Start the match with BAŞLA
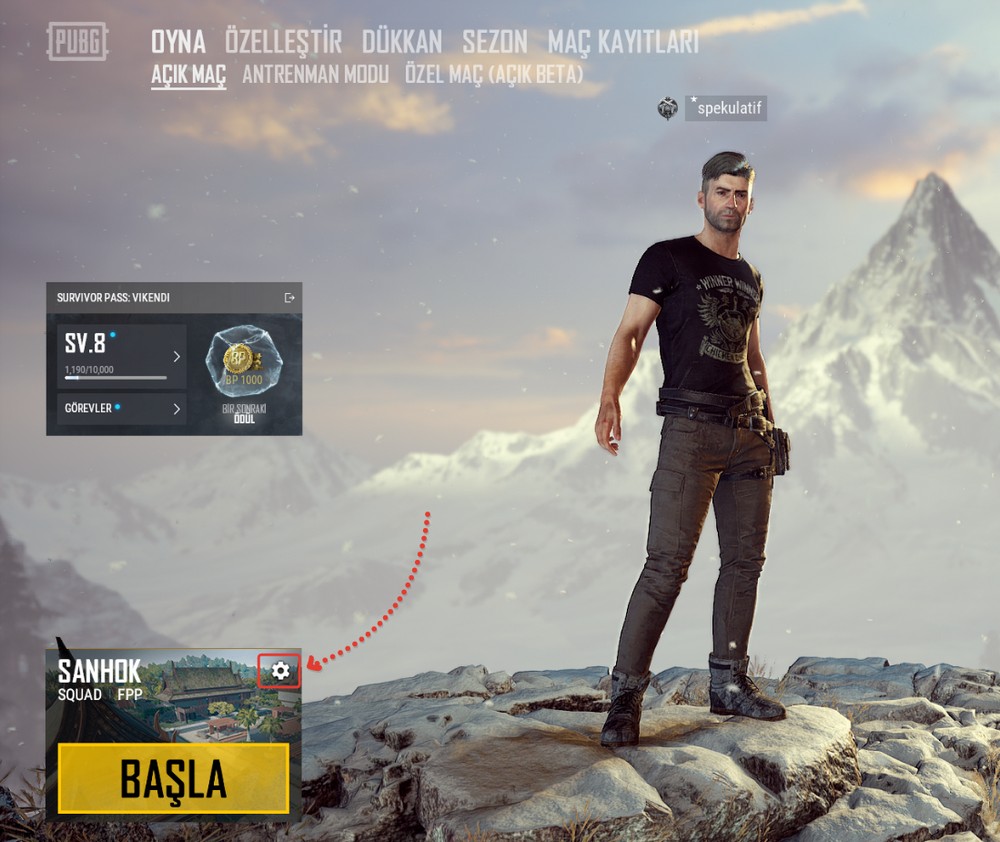The image size is (1000, 842). [x=173, y=778]
